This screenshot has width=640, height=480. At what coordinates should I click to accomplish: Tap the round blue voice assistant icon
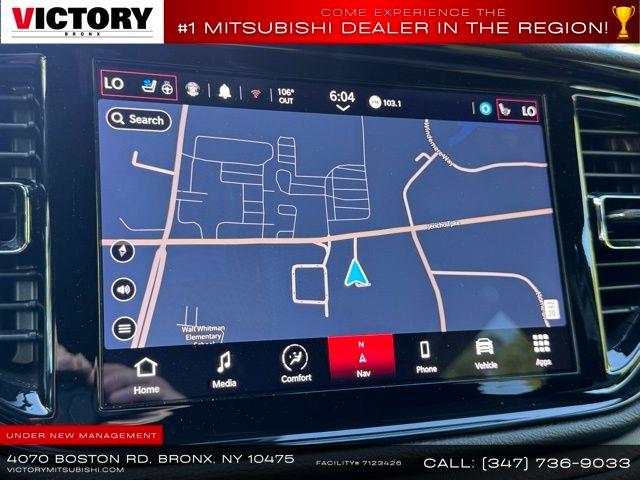point(486,107)
